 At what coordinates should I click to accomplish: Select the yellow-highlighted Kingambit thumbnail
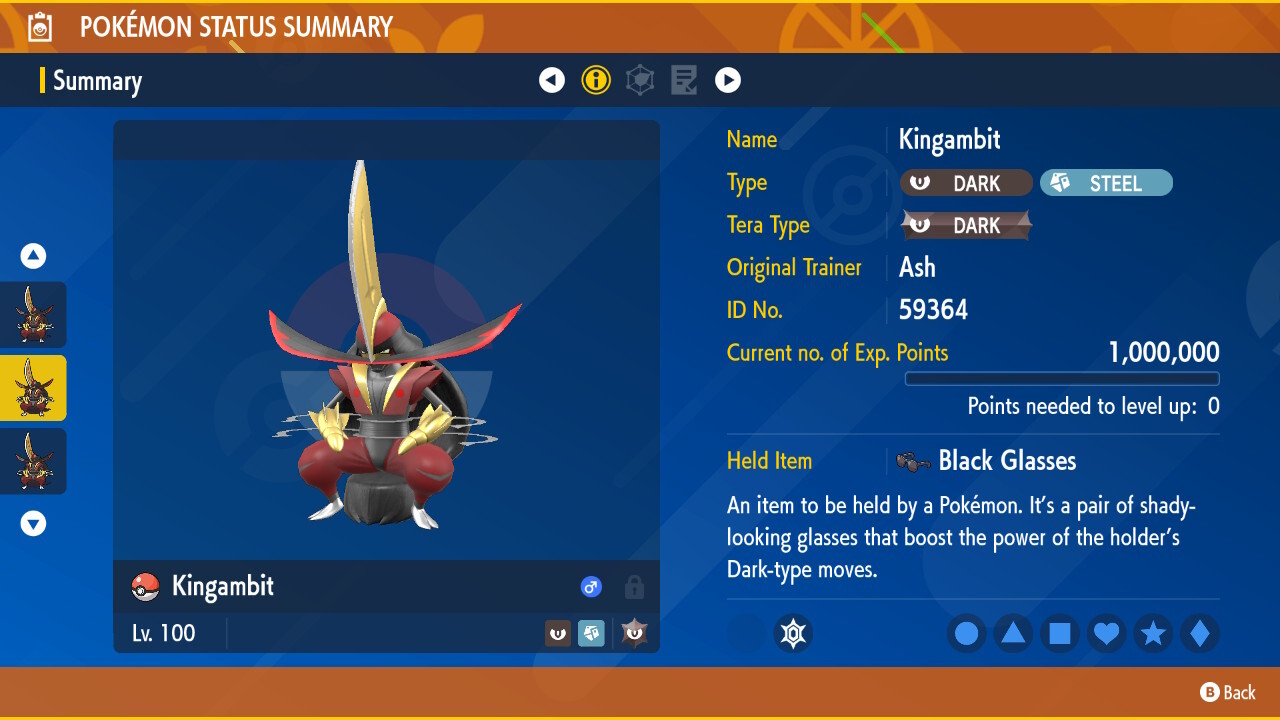pos(33,388)
